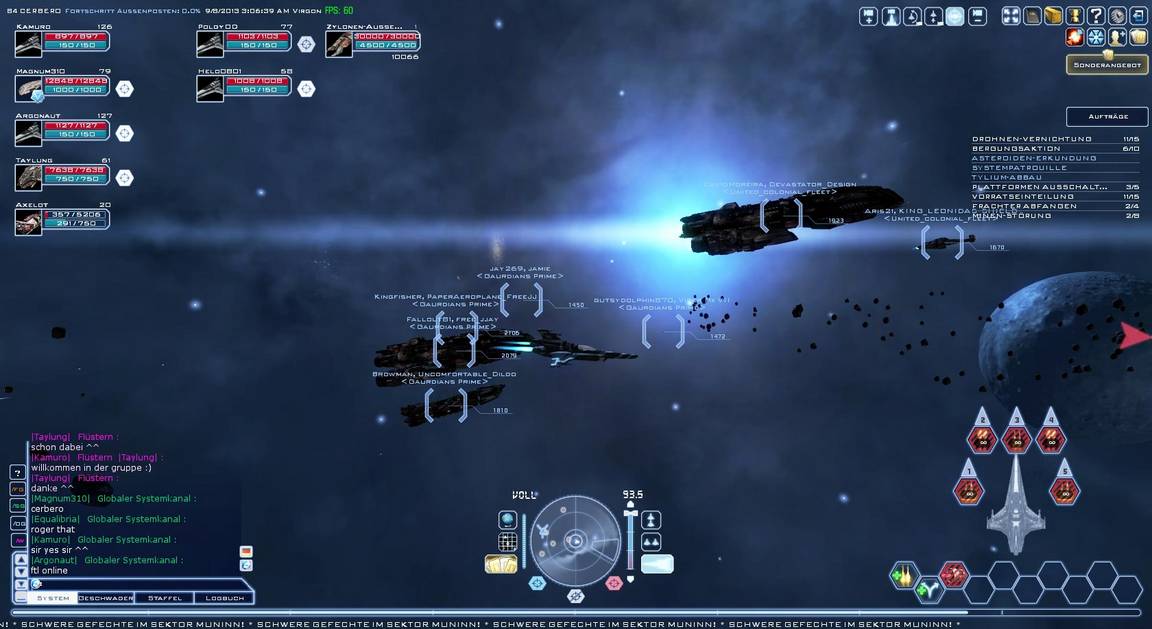The image size is (1152, 629).
Task: Select Magnum310 group member portrait
Action: pyautogui.click(x=28, y=89)
